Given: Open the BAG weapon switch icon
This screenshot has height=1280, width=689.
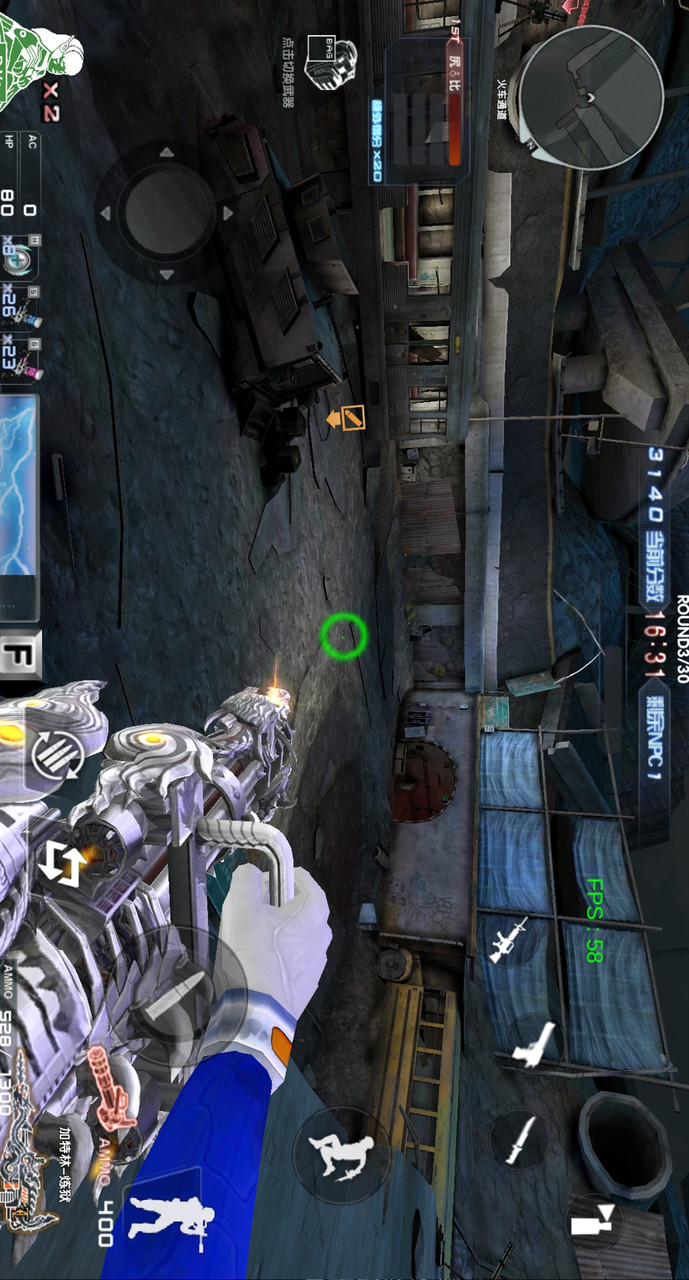Looking at the screenshot, I should pos(331,60).
